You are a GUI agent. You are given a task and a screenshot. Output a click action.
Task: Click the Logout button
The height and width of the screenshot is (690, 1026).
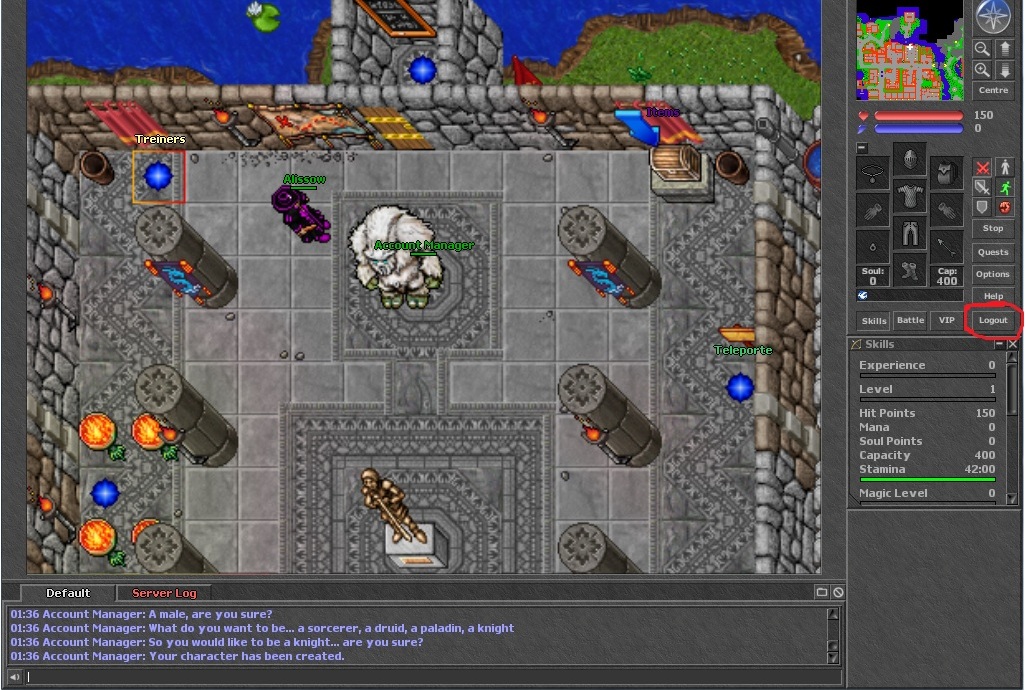tap(993, 320)
